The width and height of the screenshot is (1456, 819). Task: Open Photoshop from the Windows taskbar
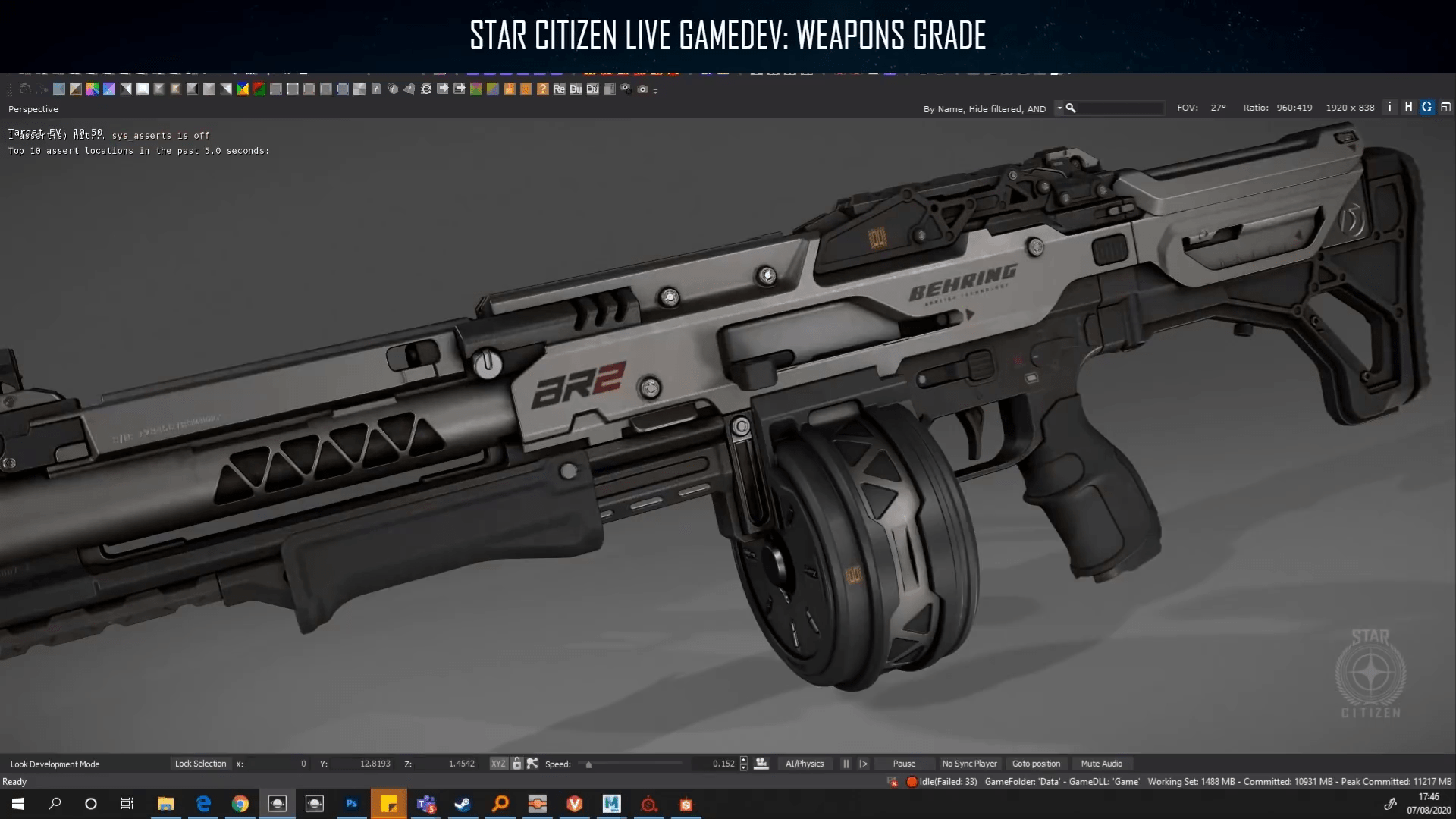(x=352, y=804)
